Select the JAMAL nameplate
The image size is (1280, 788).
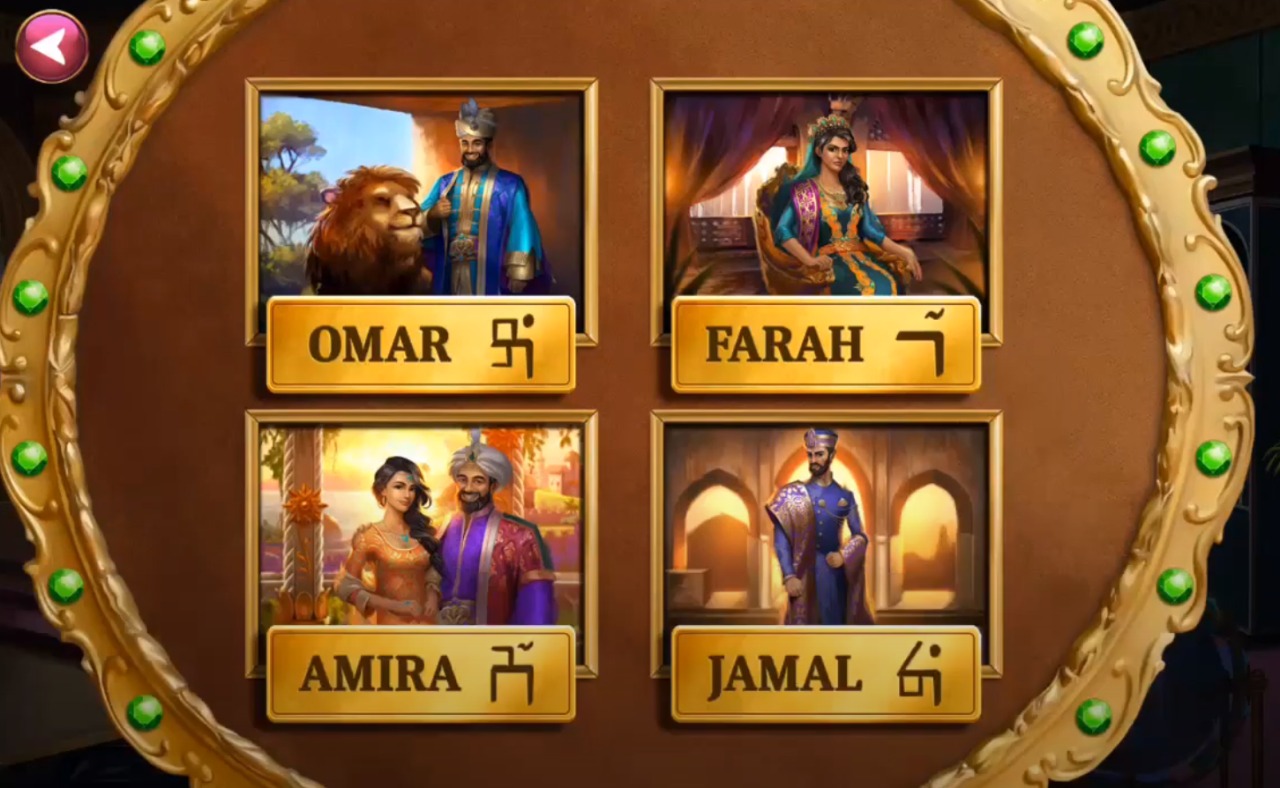click(823, 672)
